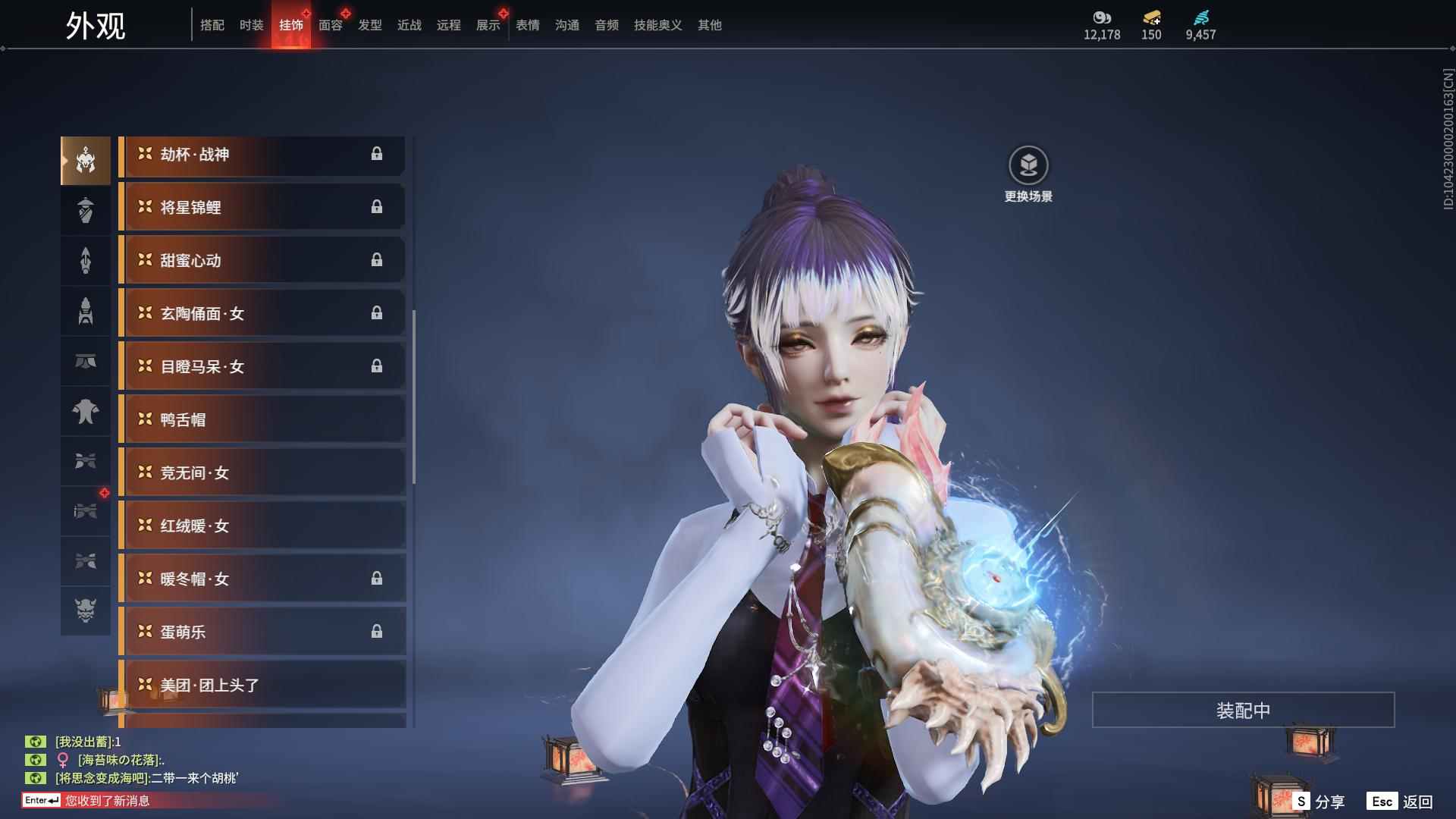Choose the 竞无间·女 accessory
1456x819 pixels.
point(262,472)
